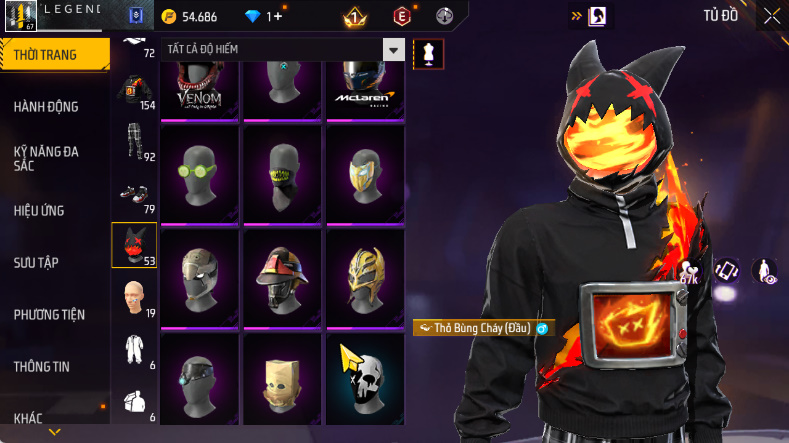Image resolution: width=789 pixels, height=443 pixels.
Task: Close the Tủ Đồ screen
Action: (x=772, y=15)
